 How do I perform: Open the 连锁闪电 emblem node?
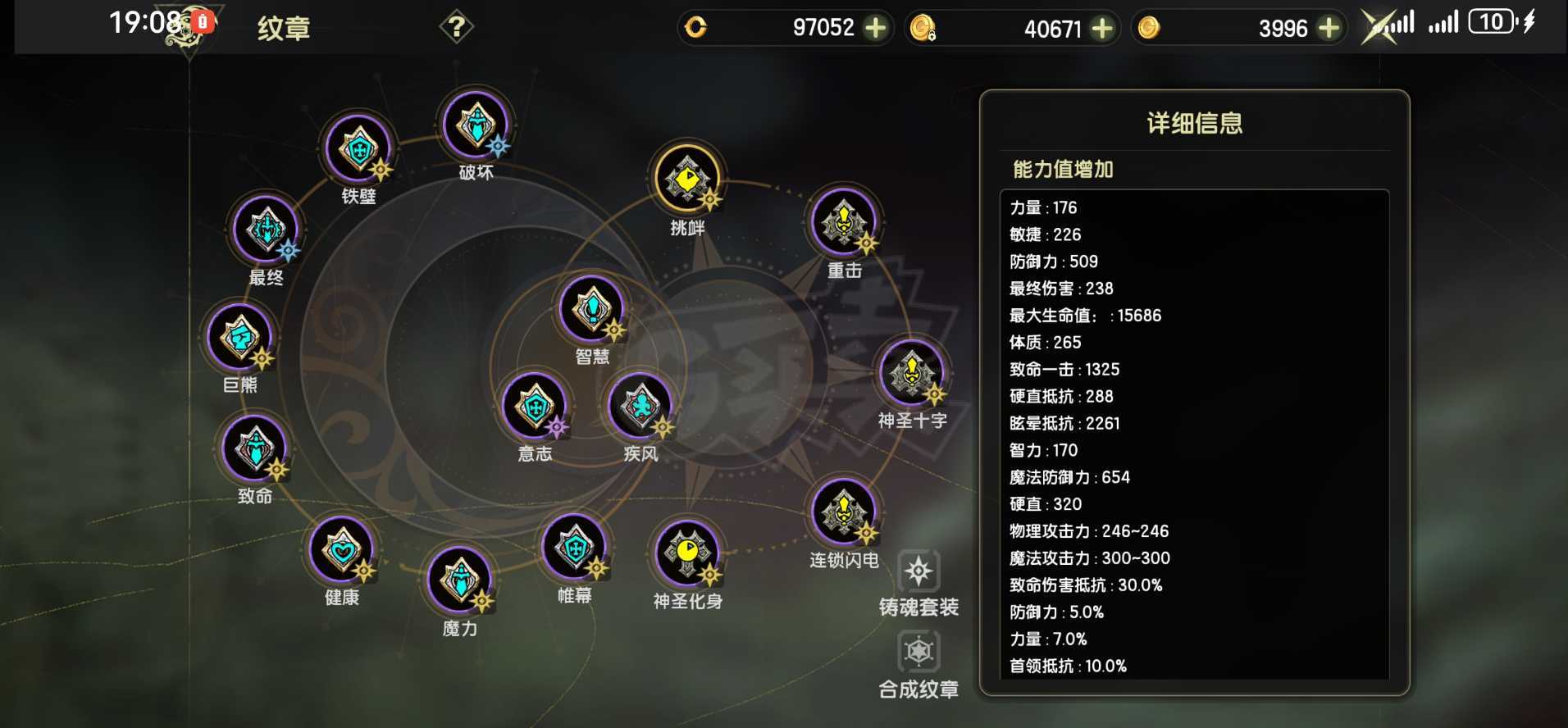tap(845, 512)
